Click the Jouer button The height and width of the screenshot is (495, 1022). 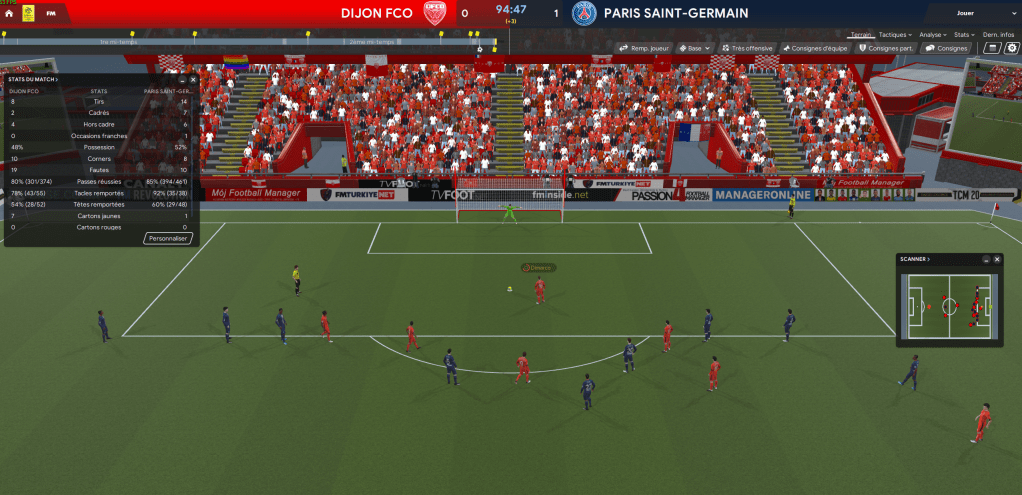(x=965, y=14)
